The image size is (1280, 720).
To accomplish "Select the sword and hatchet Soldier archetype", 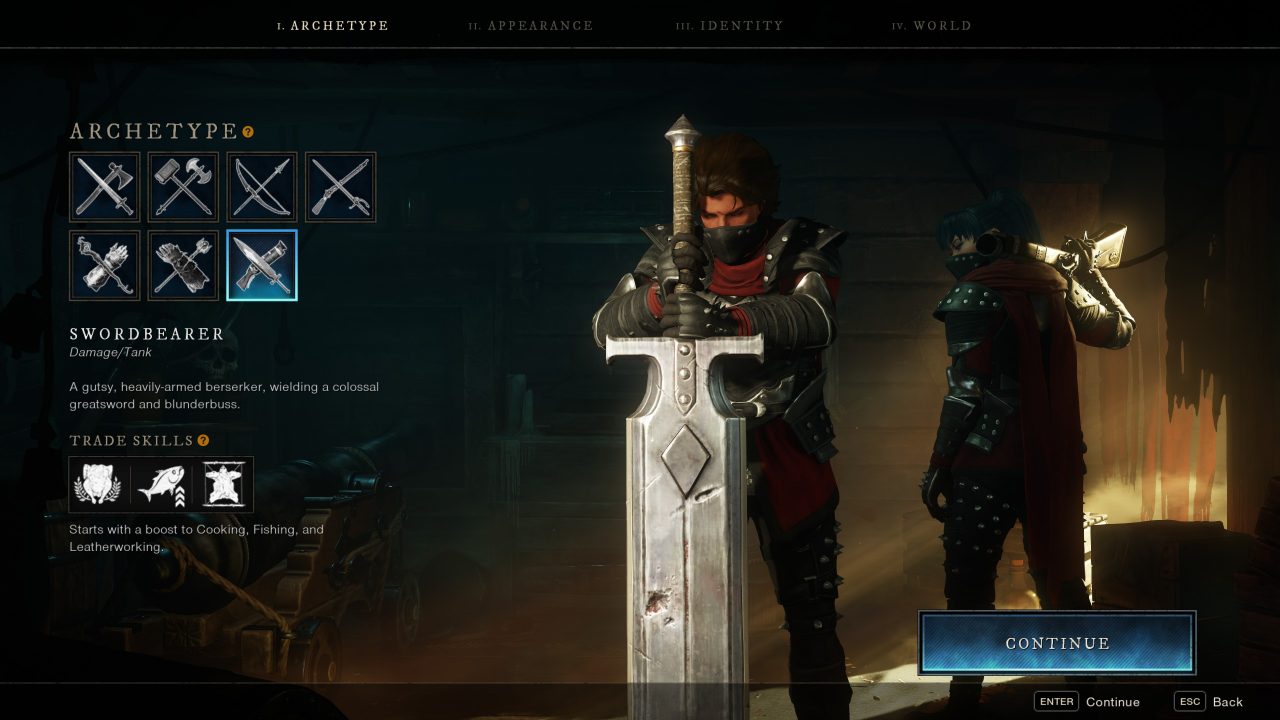I will (104, 186).
